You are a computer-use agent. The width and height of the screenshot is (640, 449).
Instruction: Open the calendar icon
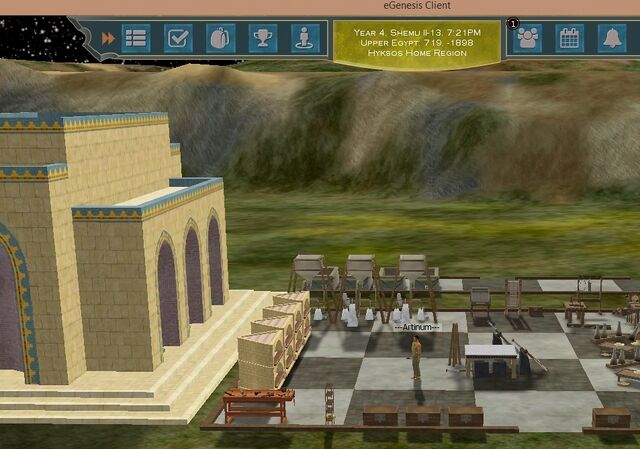(x=569, y=38)
